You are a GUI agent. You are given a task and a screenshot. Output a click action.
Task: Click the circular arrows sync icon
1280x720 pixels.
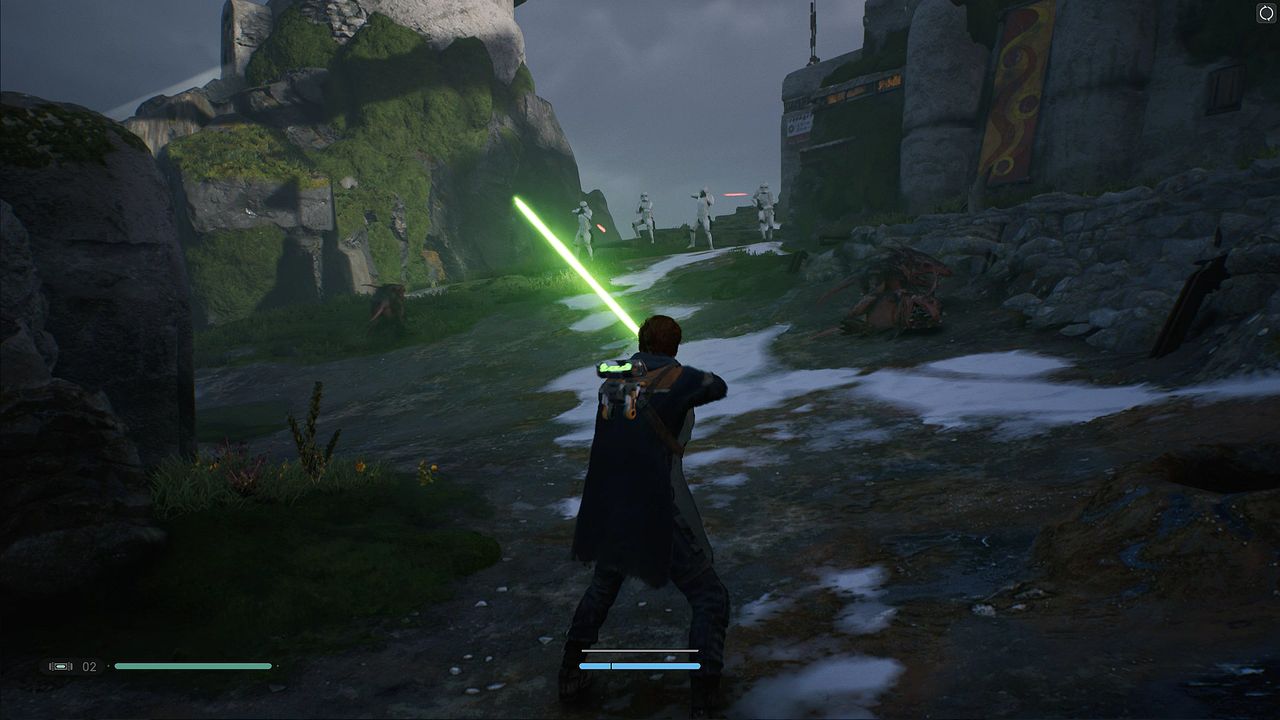tap(1266, 13)
